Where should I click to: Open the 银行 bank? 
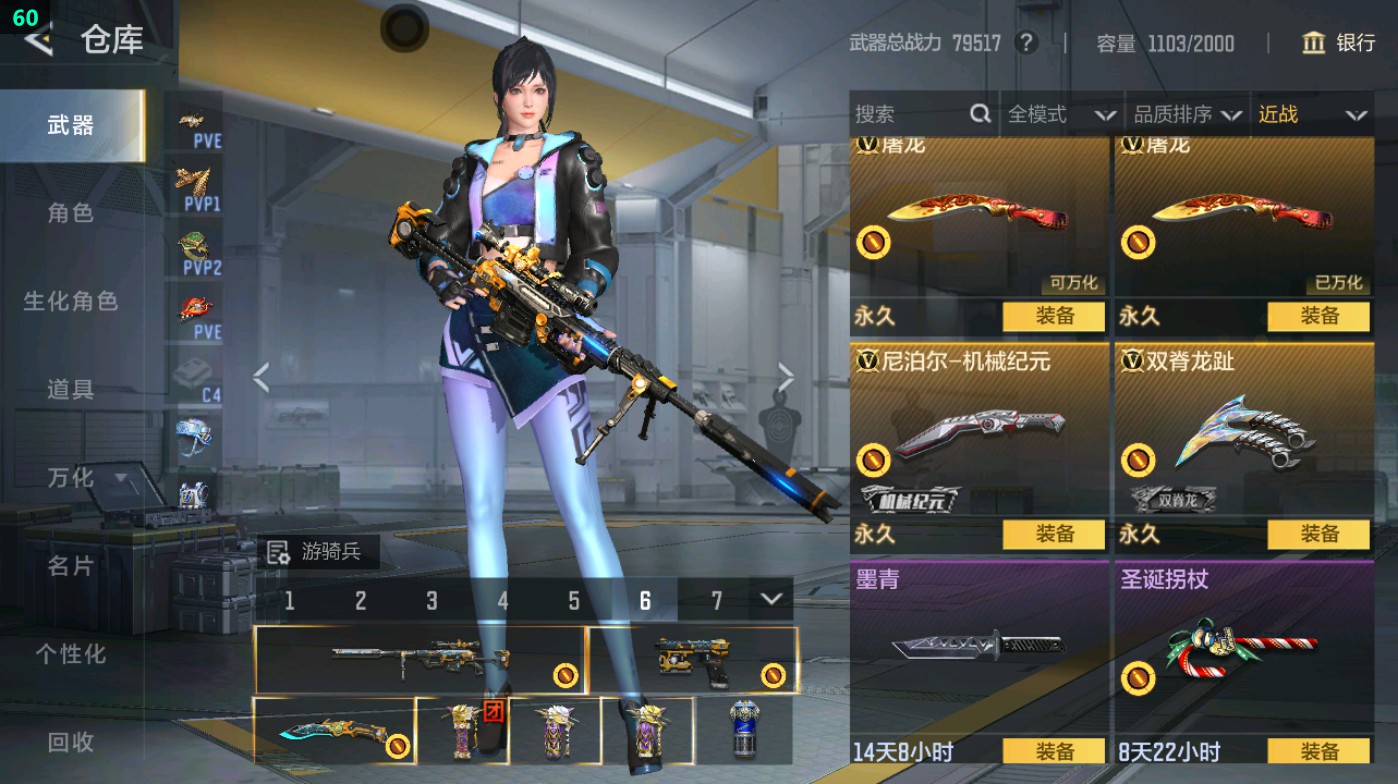coord(1339,43)
